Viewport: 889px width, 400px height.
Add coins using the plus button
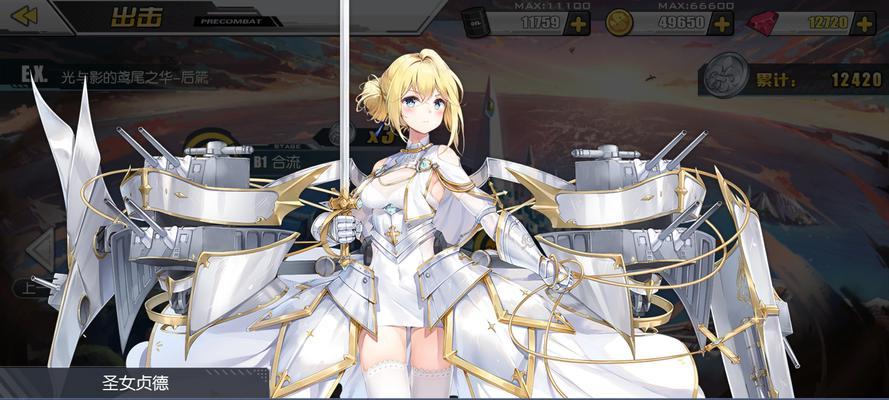coord(722,22)
